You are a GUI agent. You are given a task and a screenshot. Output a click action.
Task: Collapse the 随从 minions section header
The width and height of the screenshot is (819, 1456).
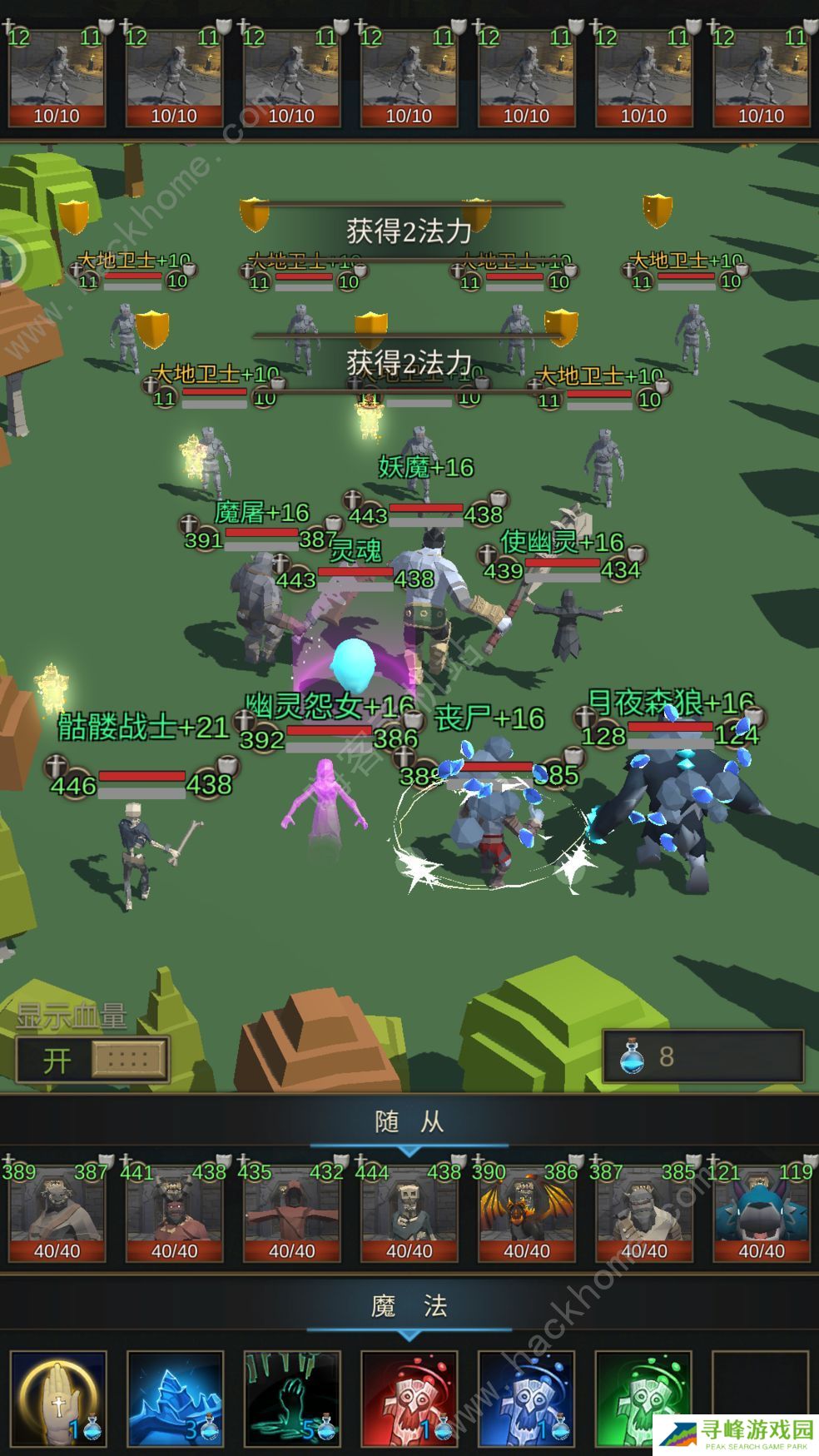click(409, 1123)
